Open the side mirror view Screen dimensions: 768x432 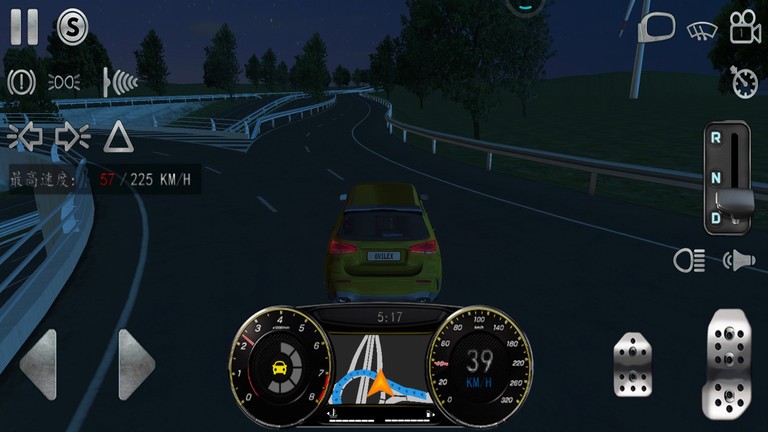point(657,27)
